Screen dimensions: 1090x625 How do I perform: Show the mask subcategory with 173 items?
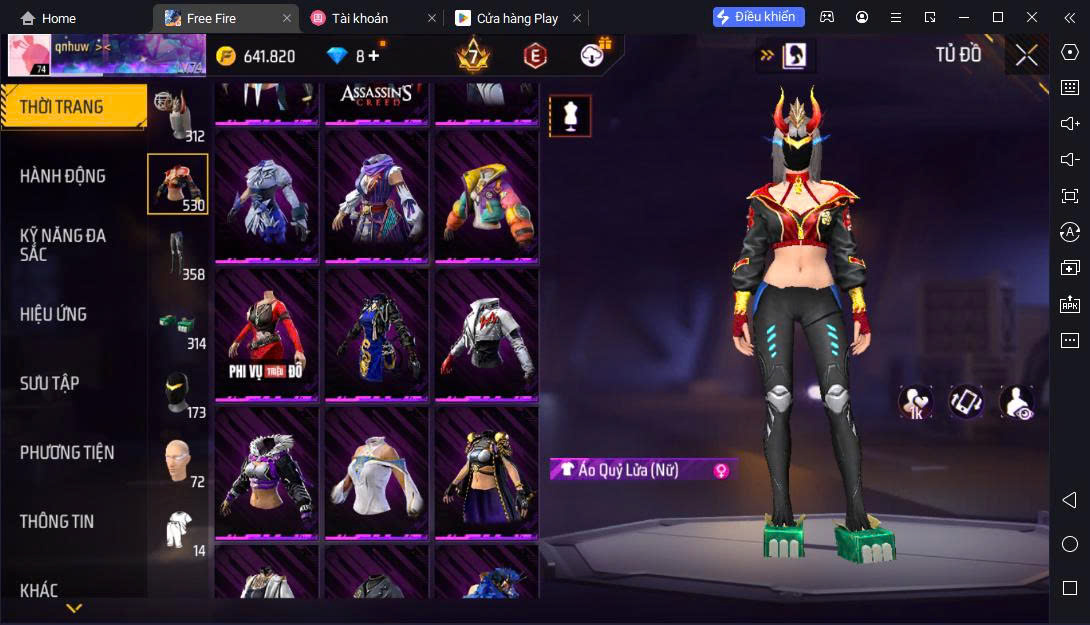[x=178, y=392]
